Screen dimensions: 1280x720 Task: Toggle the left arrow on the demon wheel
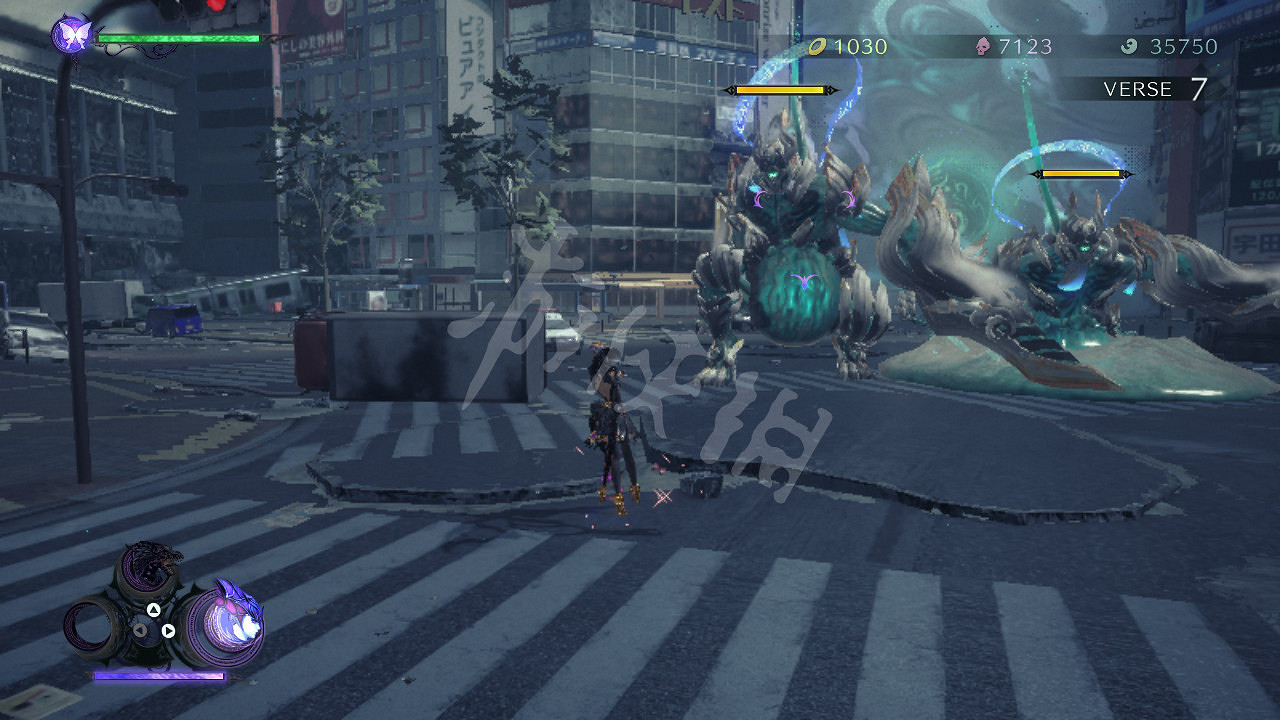(x=140, y=630)
